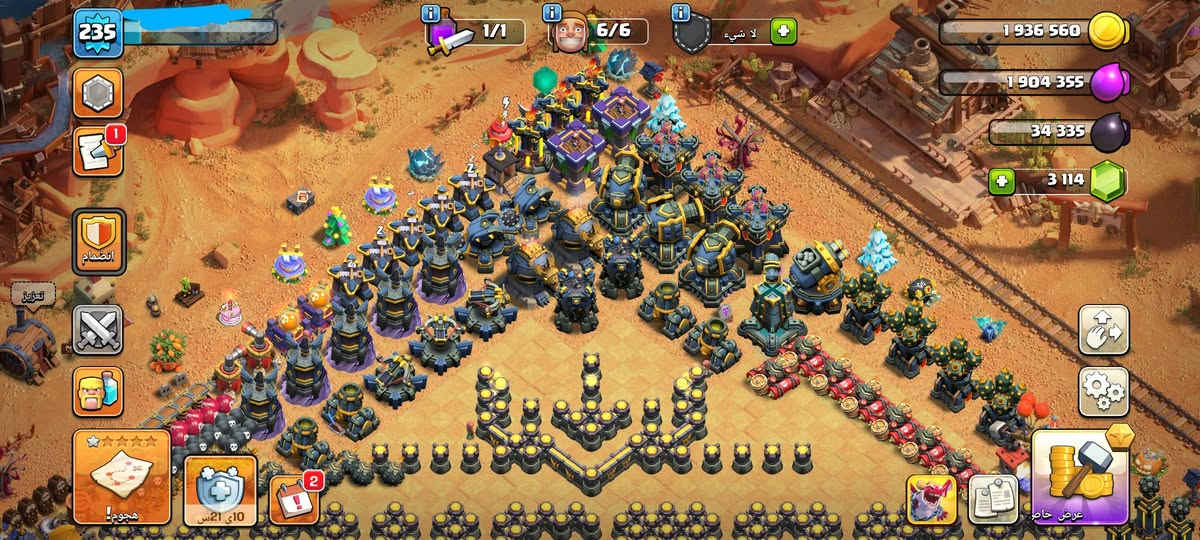Open the messages button with red badge
The width and height of the screenshot is (1200, 540).
coord(98,151)
